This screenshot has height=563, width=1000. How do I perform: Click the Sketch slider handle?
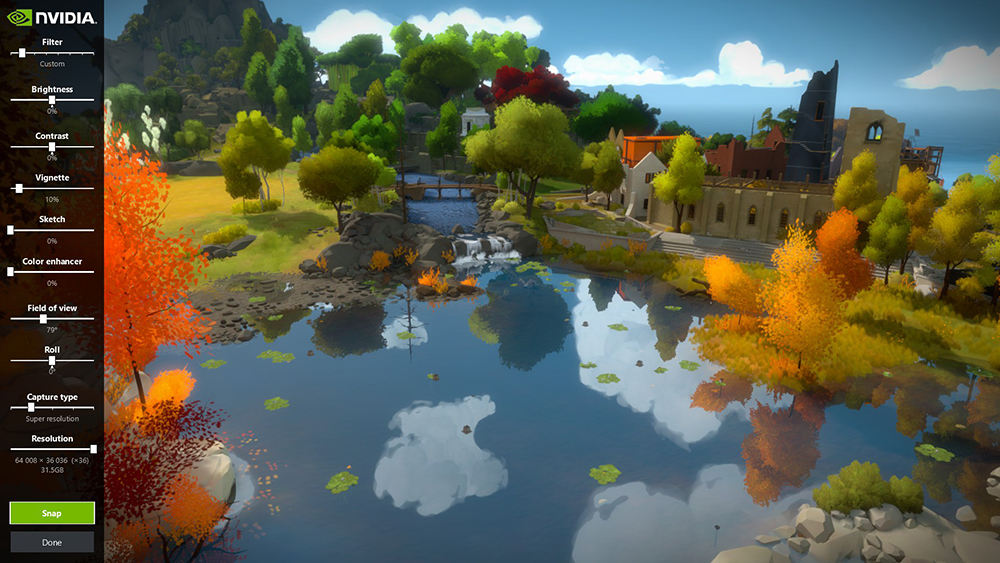[x=11, y=230]
